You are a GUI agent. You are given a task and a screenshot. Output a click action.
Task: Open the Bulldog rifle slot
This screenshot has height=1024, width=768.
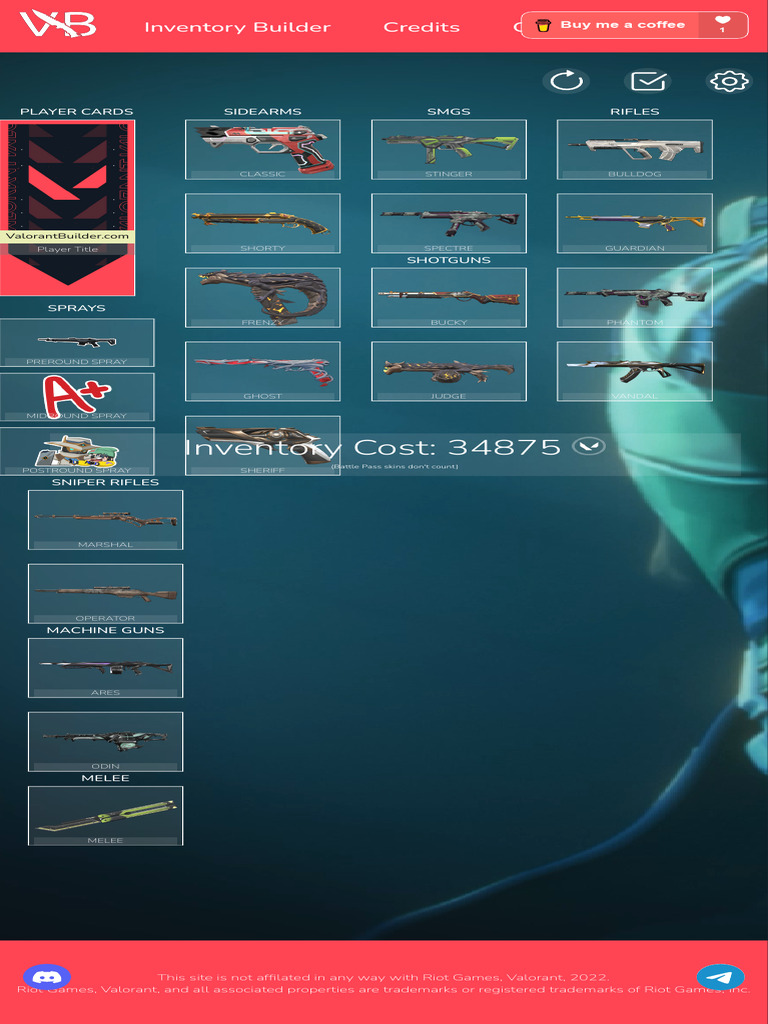[x=634, y=149]
